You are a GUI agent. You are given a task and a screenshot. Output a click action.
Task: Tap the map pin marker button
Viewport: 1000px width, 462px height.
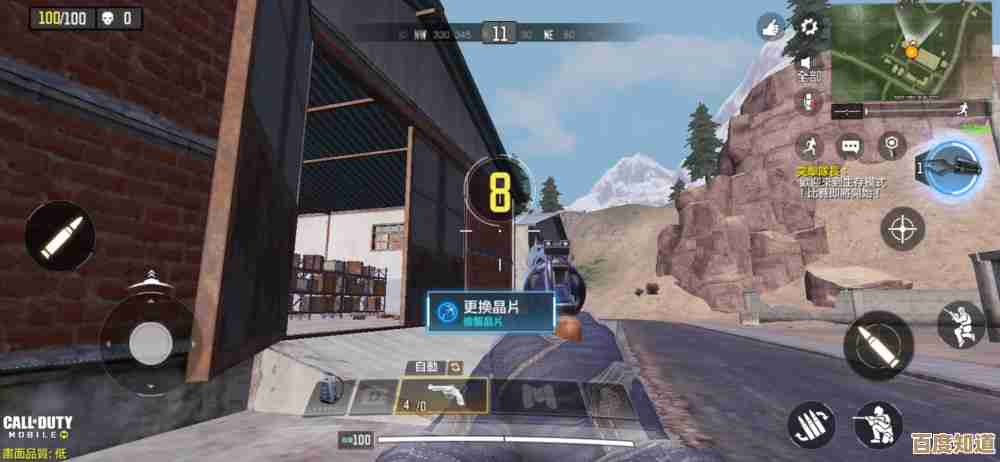(890, 146)
